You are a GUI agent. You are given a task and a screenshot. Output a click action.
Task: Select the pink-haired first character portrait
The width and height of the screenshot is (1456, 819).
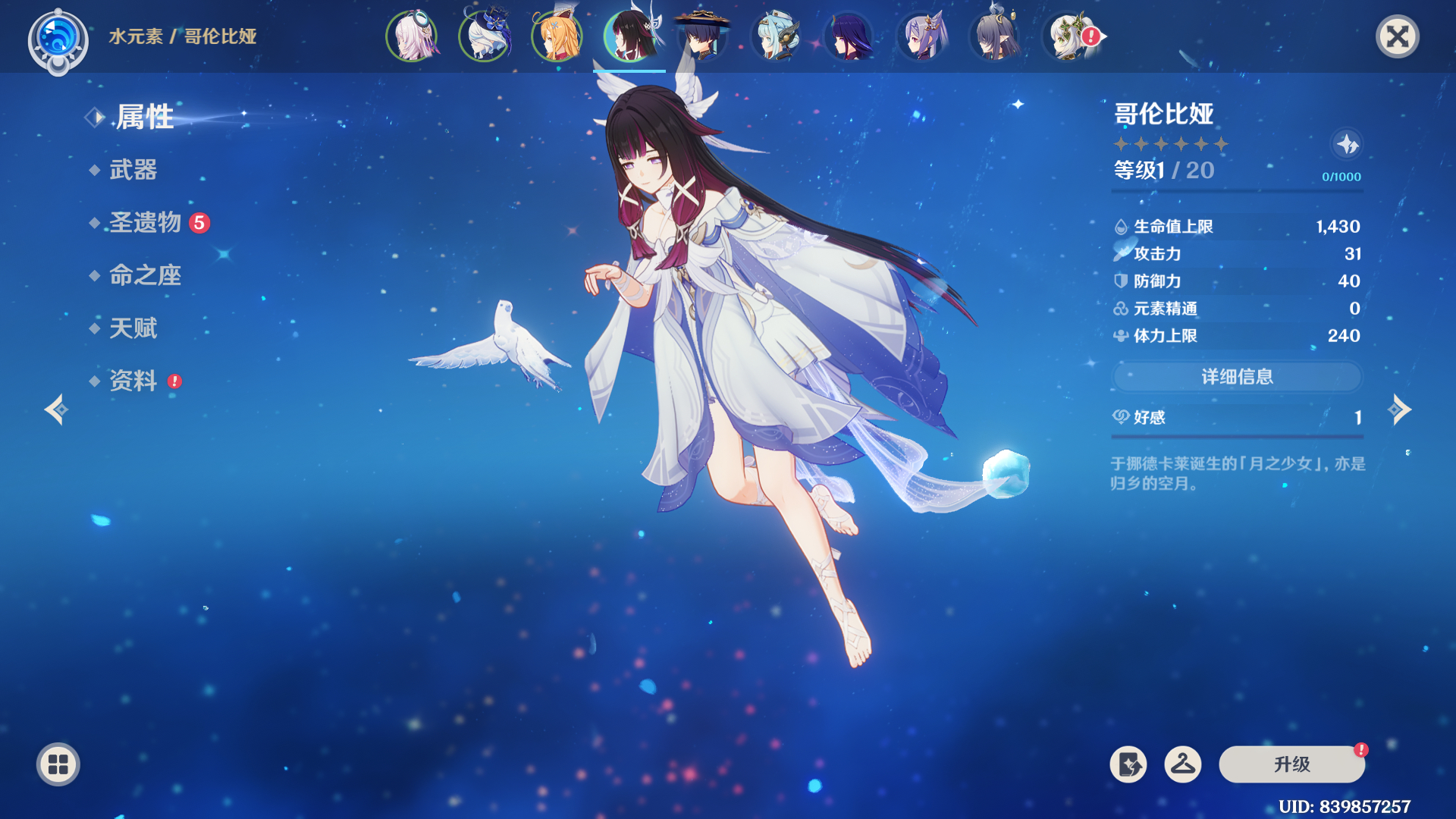coord(411,36)
